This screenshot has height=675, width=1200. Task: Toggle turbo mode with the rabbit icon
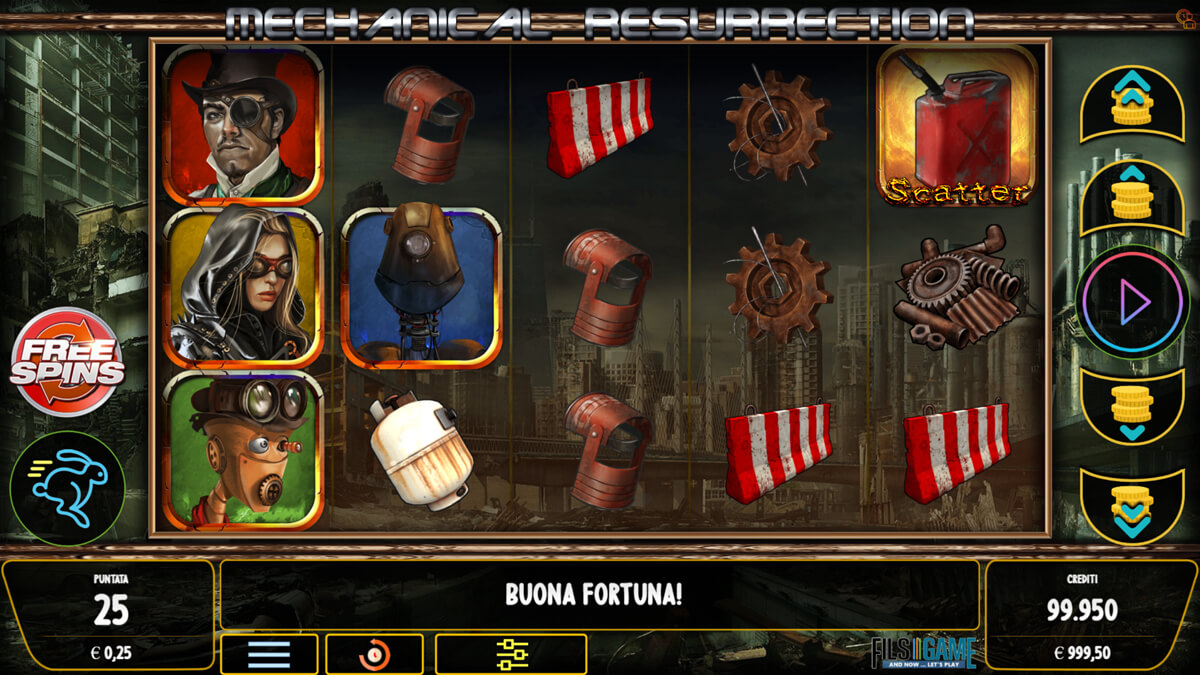click(67, 488)
